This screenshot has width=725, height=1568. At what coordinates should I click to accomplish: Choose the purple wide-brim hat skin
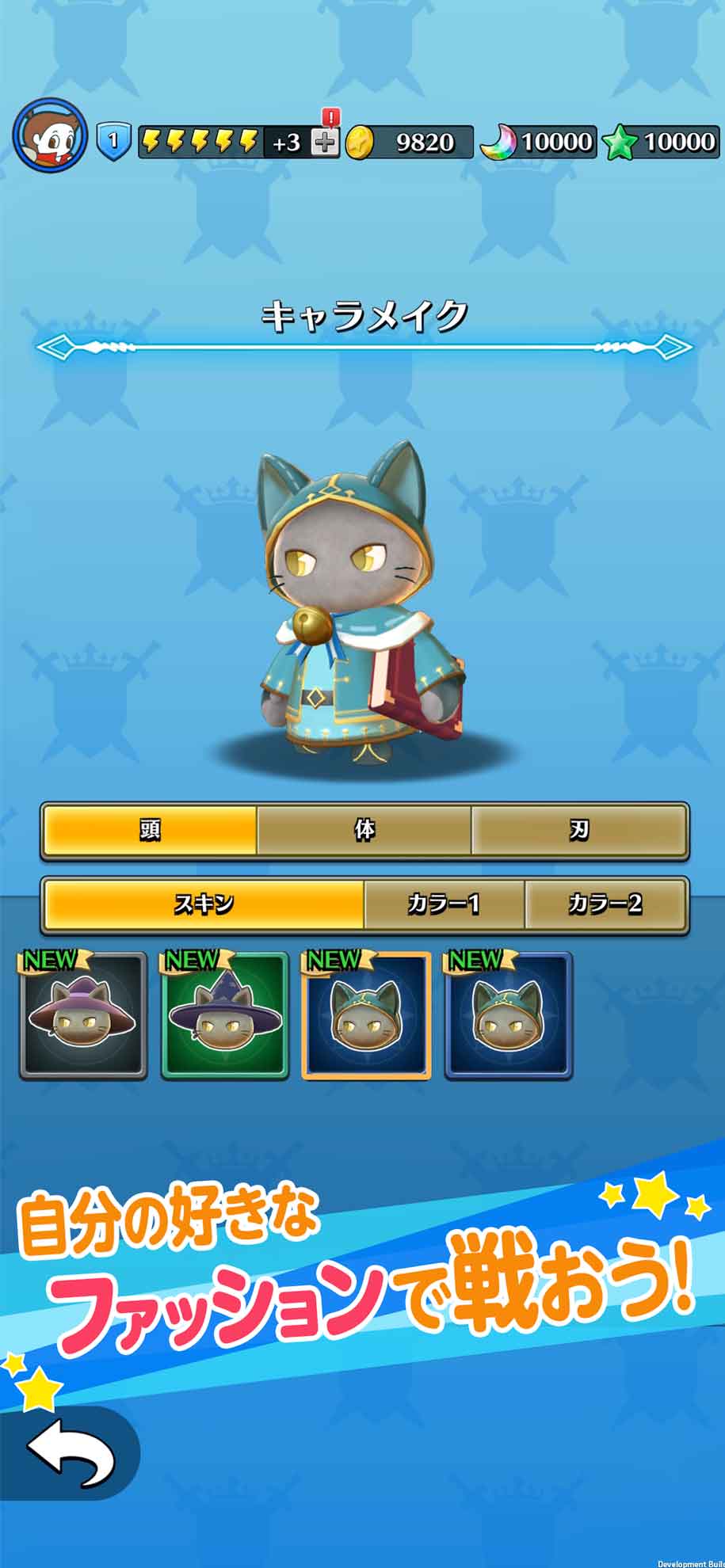[x=83, y=1017]
